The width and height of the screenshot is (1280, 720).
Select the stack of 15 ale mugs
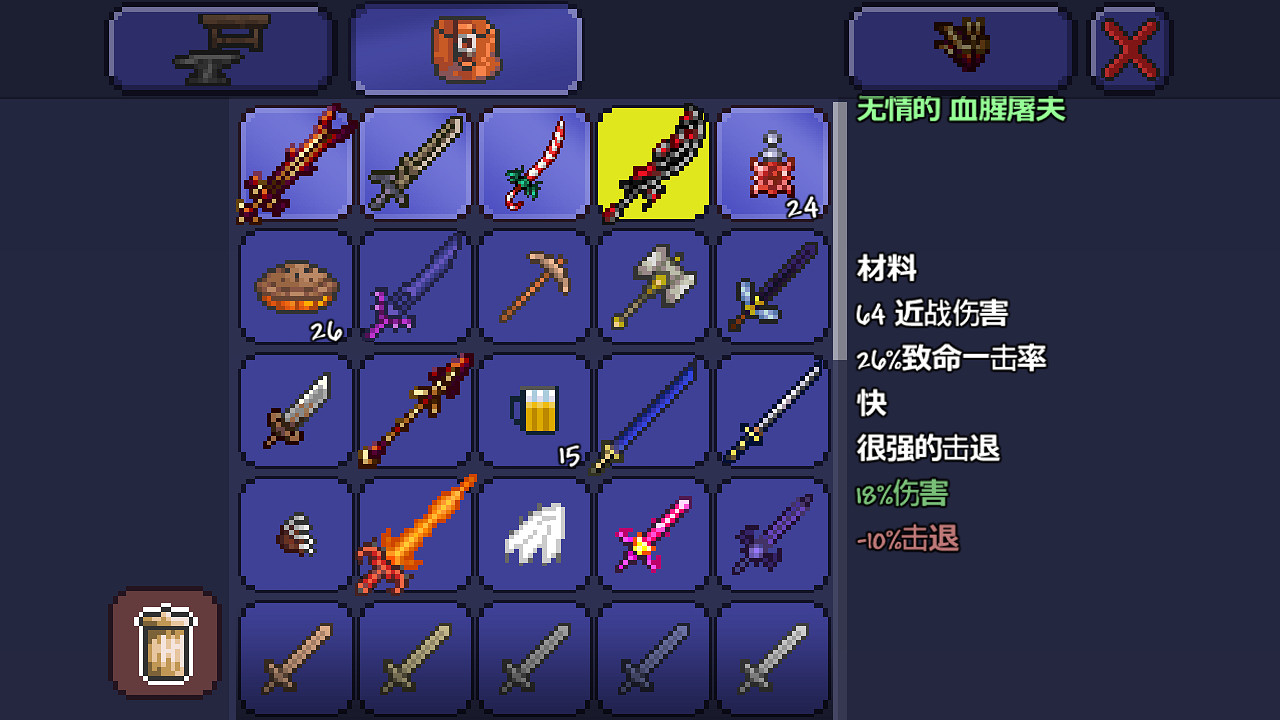point(533,411)
